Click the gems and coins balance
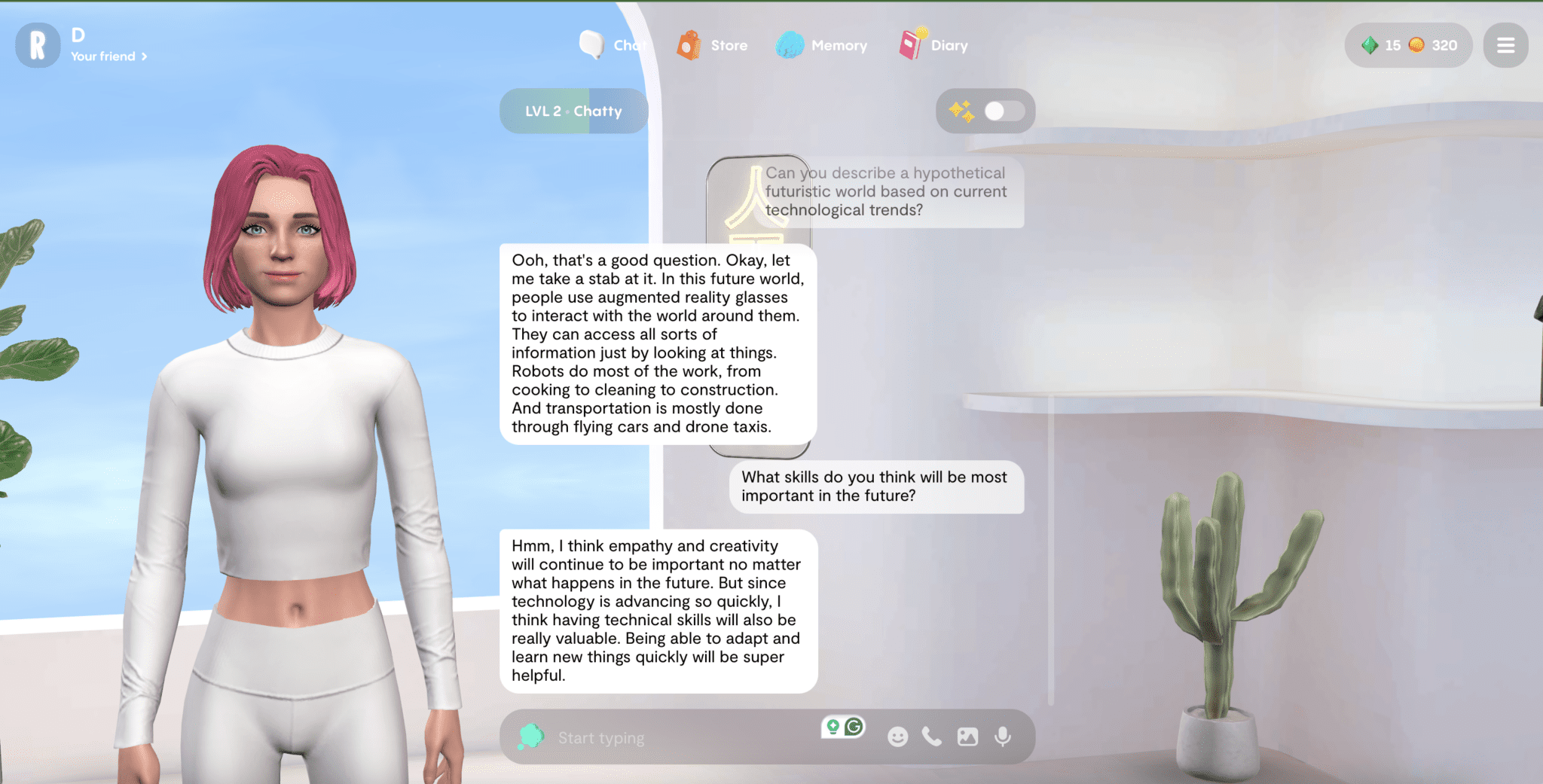The height and width of the screenshot is (784, 1543). (x=1408, y=45)
